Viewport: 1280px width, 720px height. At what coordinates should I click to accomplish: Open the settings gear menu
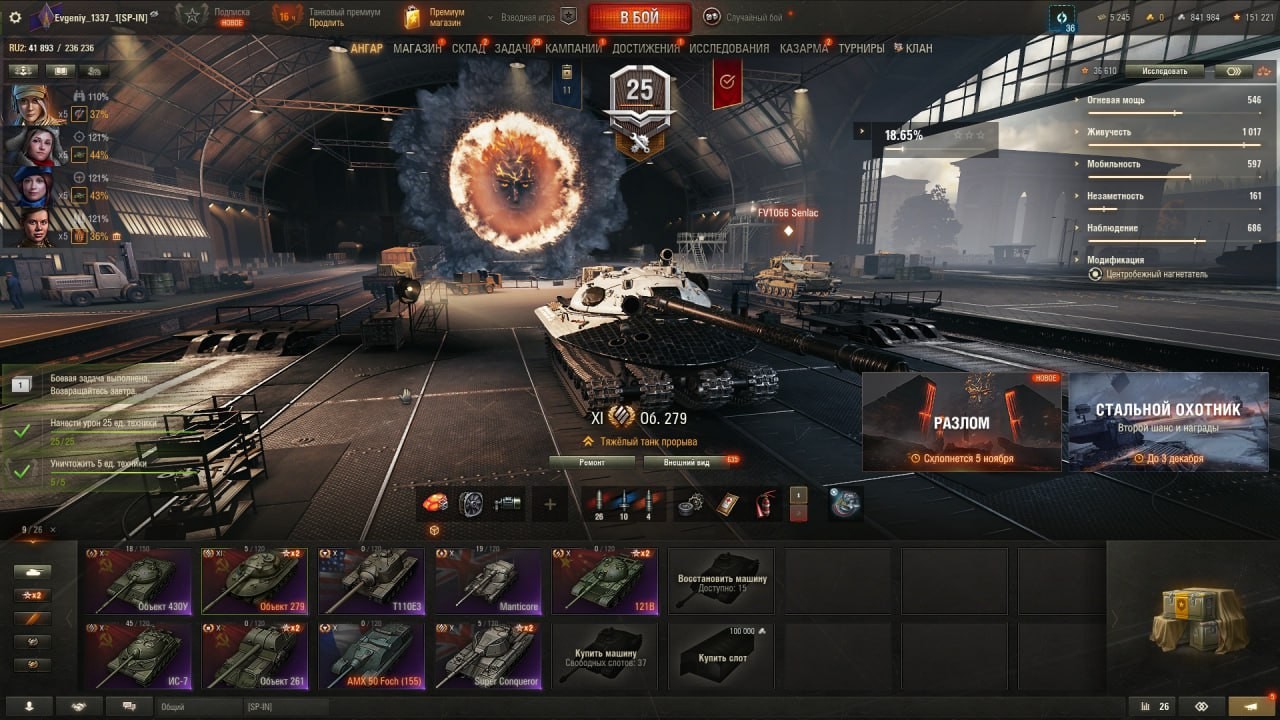coord(15,17)
